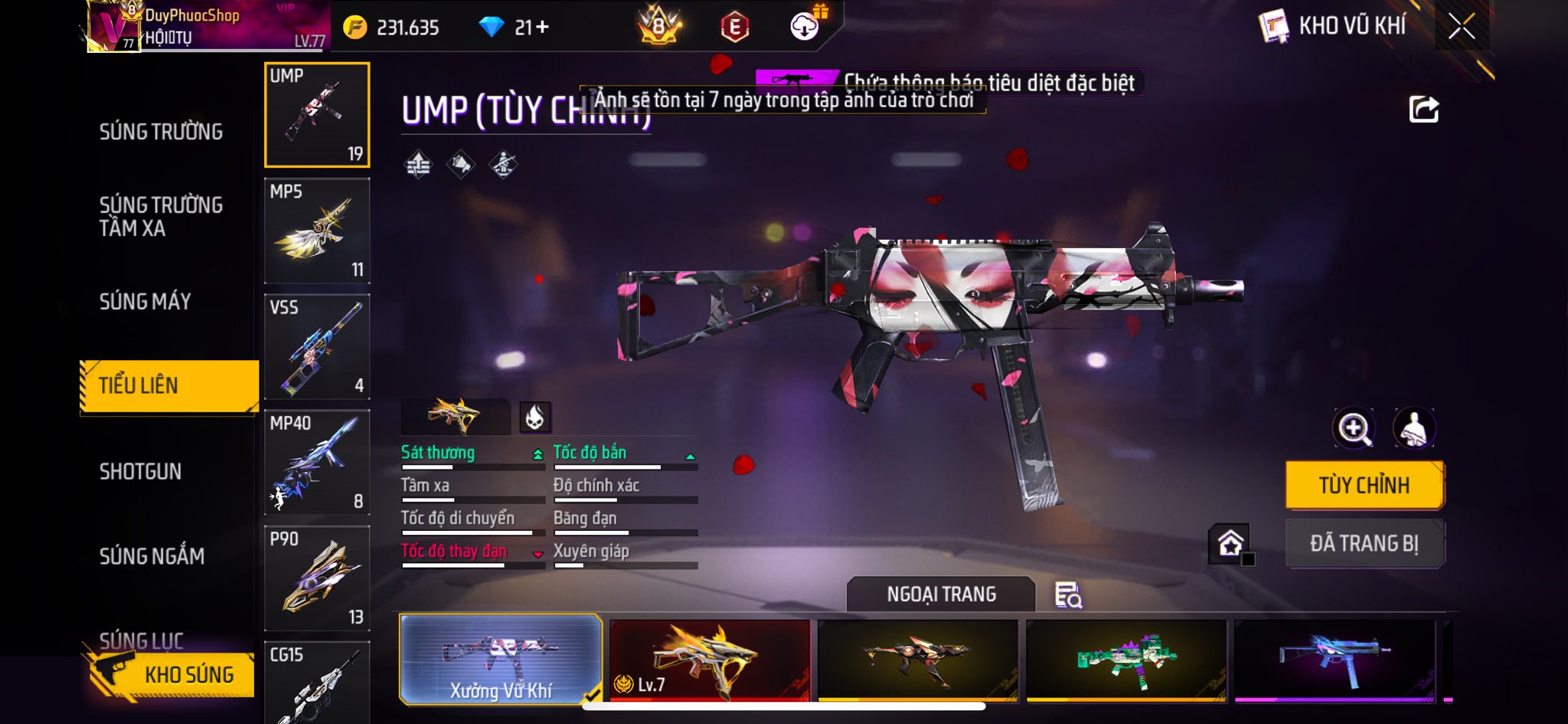Switch to Súng Trường Tầm Xa category
The image size is (1568, 724).
tap(161, 216)
